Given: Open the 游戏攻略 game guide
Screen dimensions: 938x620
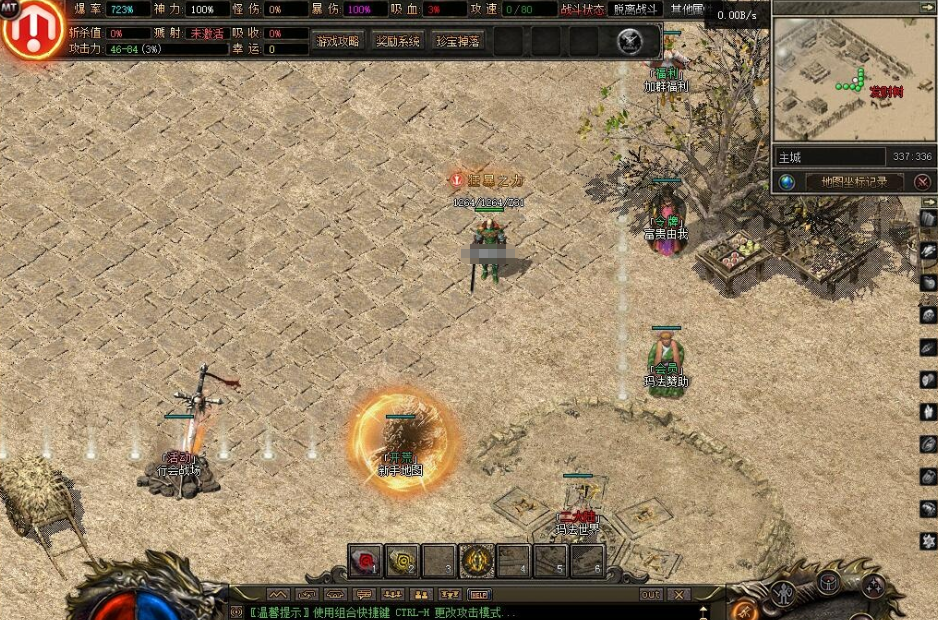Looking at the screenshot, I should pos(337,41).
